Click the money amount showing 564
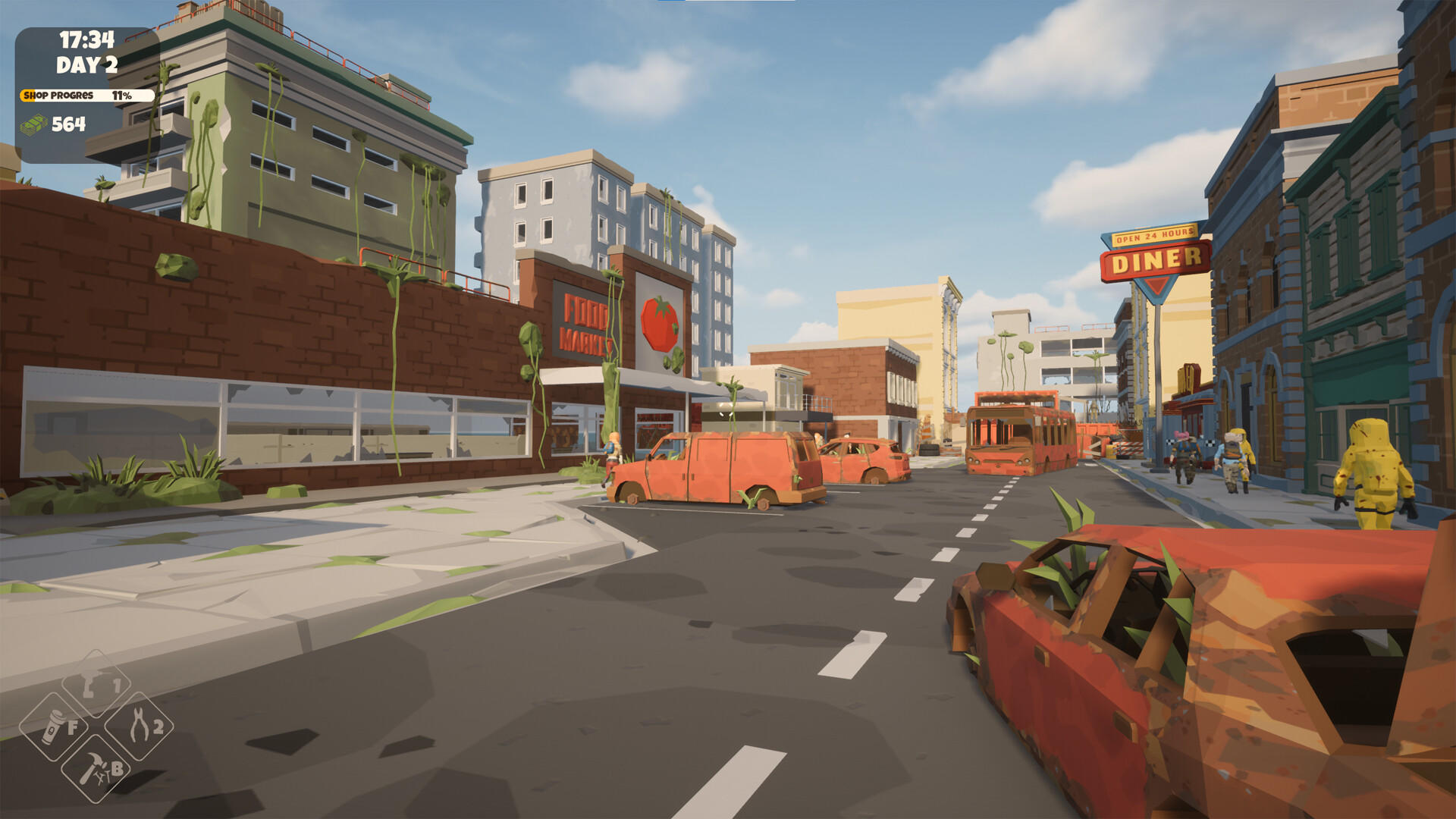The width and height of the screenshot is (1456, 819). (67, 124)
